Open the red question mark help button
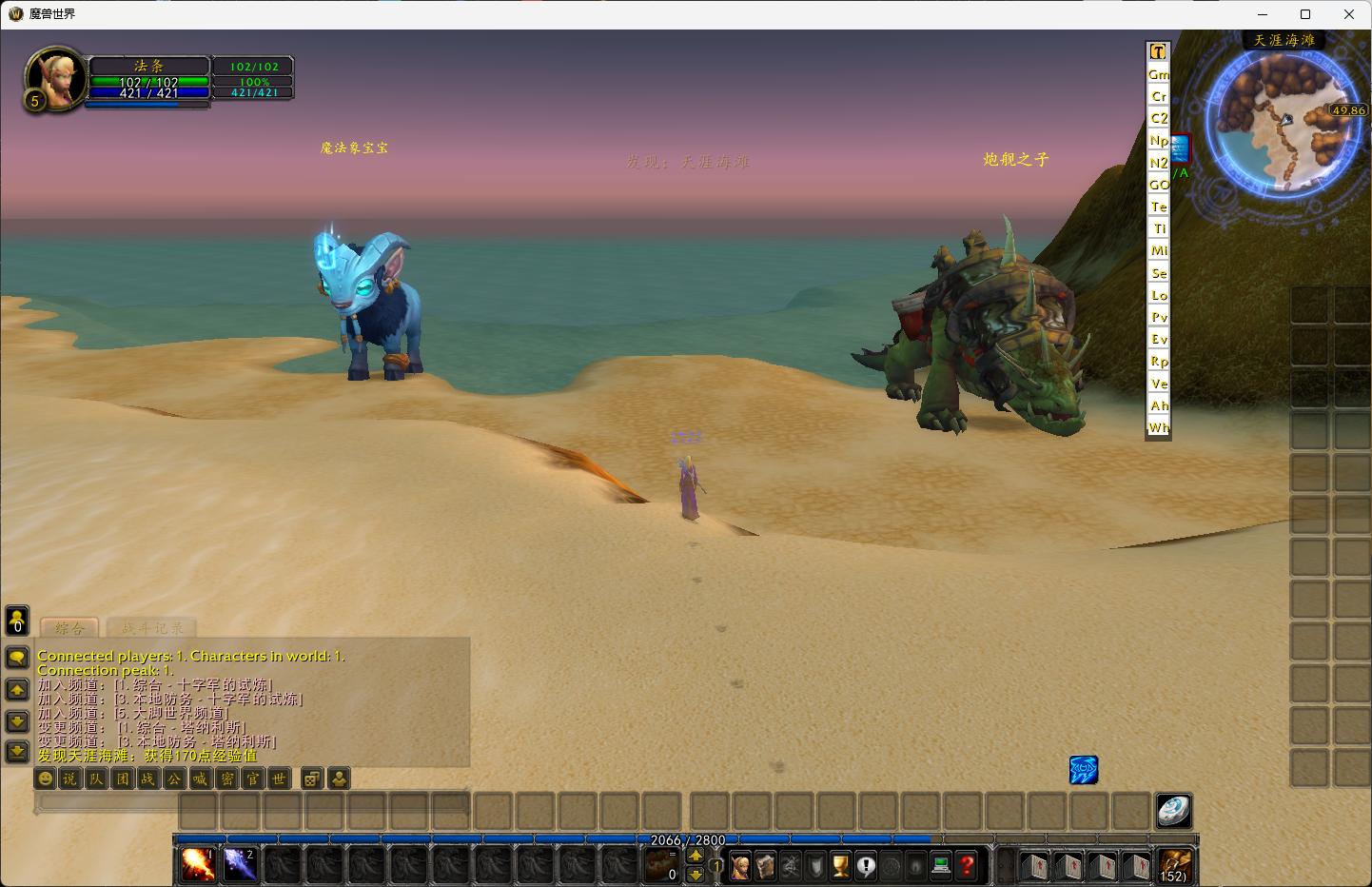Screen dimensions: 1372x887 point(967,865)
